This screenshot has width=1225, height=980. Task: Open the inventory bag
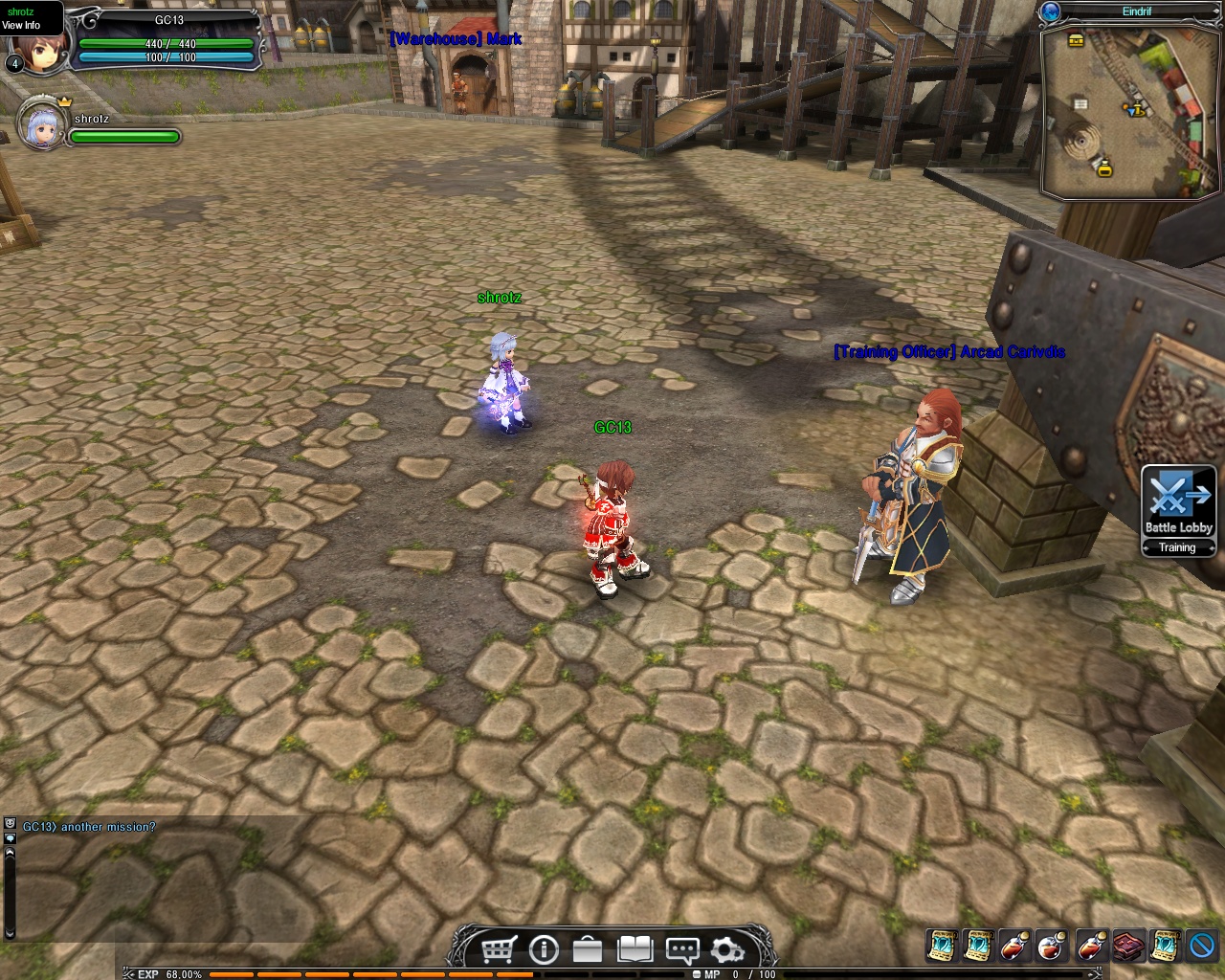tap(588, 949)
